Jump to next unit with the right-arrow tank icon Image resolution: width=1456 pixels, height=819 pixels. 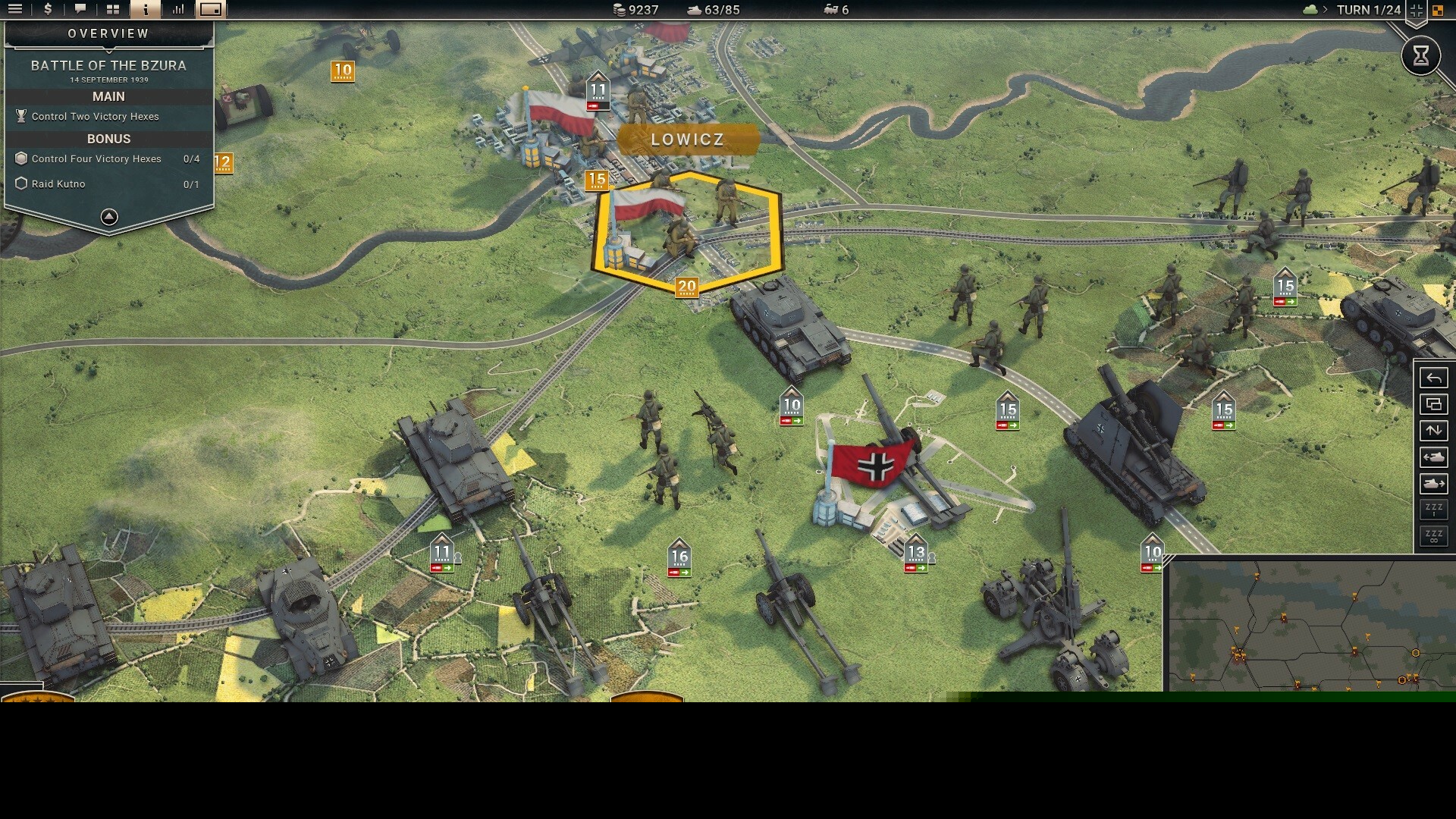[x=1433, y=484]
